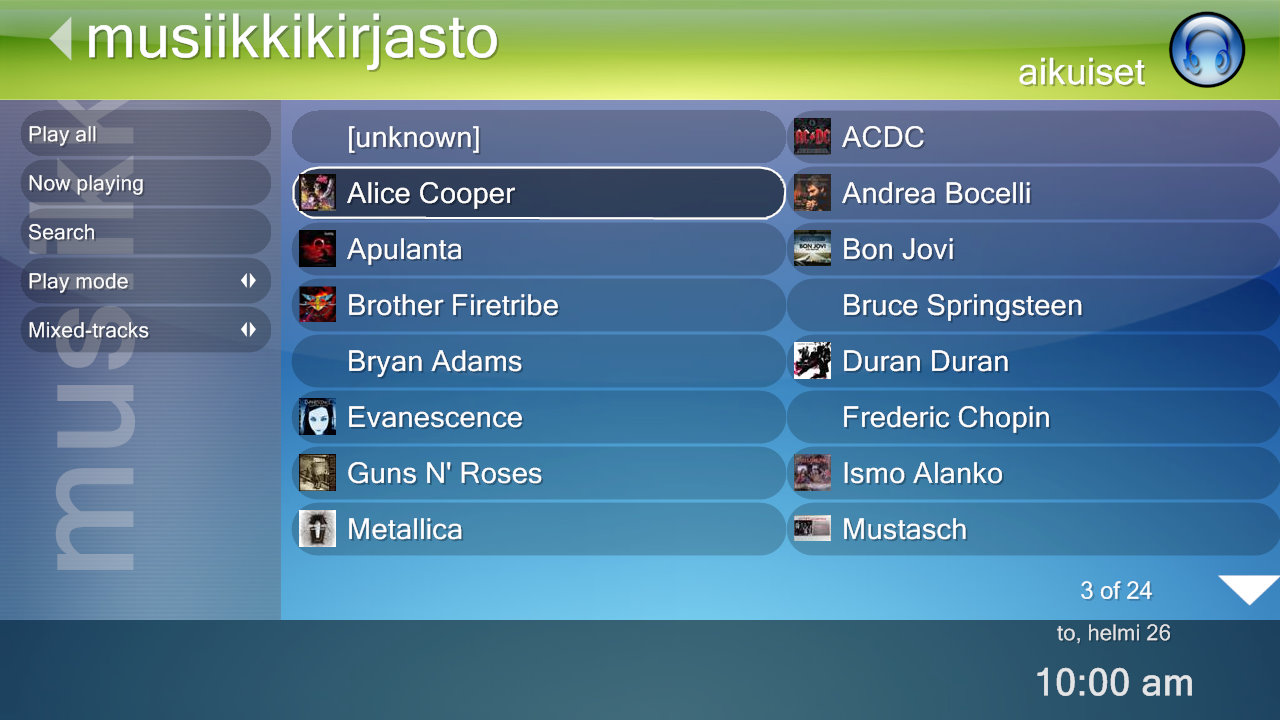The height and width of the screenshot is (720, 1280).
Task: Open the music Search option
Action: (145, 232)
